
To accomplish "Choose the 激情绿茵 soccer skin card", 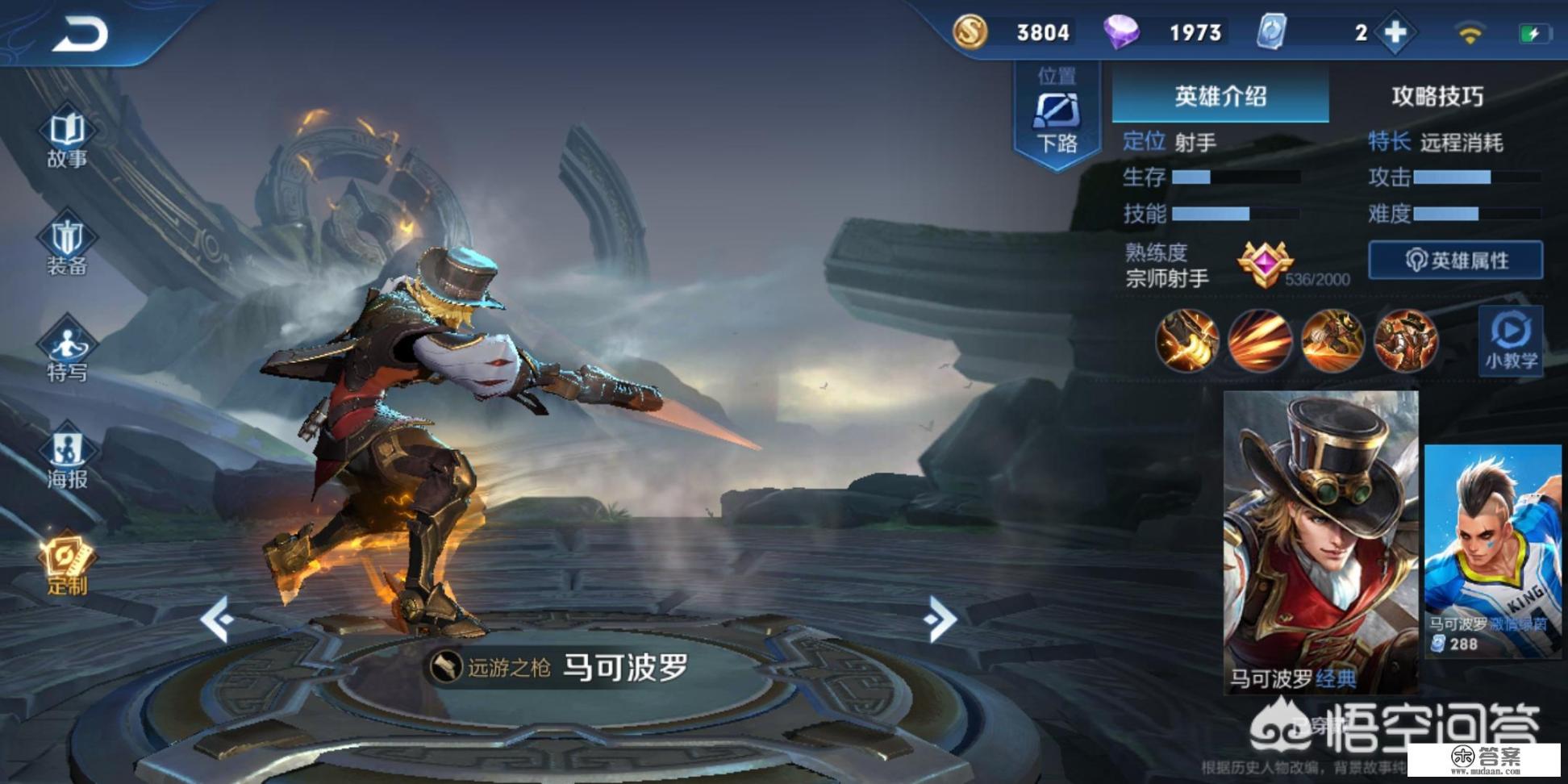I will (x=1492, y=552).
